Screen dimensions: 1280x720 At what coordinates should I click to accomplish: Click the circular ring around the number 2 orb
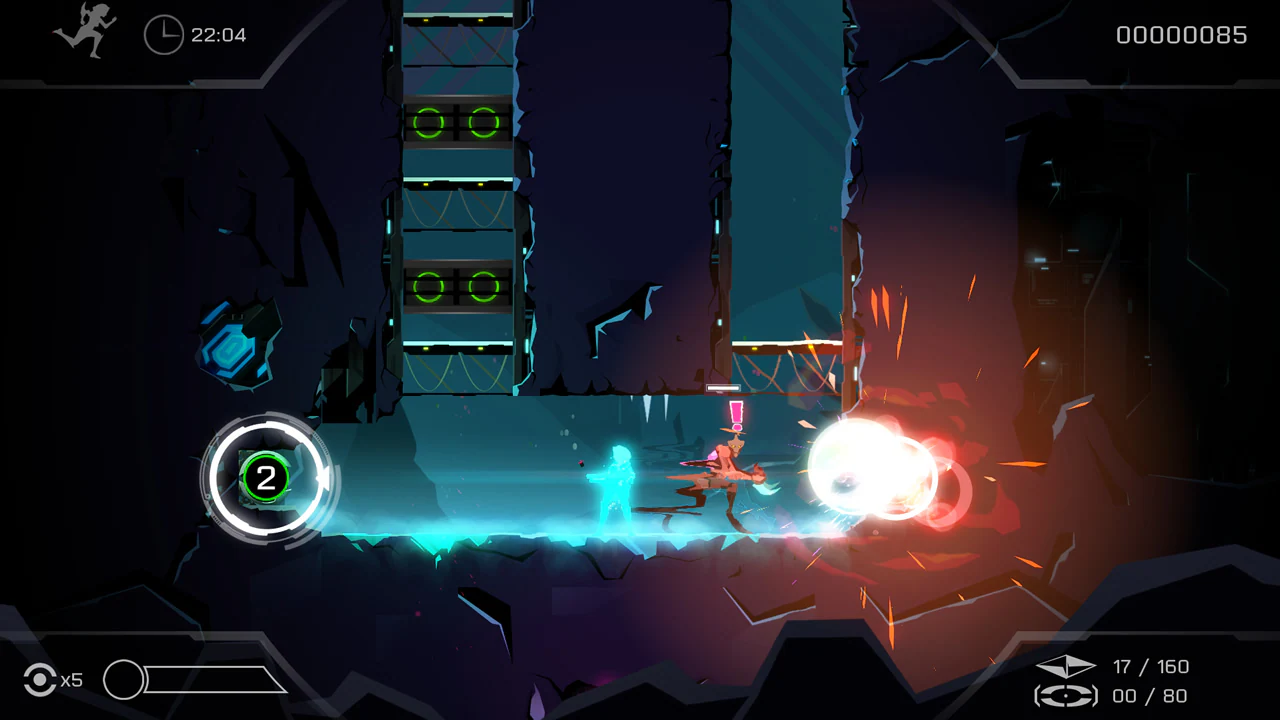[x=265, y=426]
